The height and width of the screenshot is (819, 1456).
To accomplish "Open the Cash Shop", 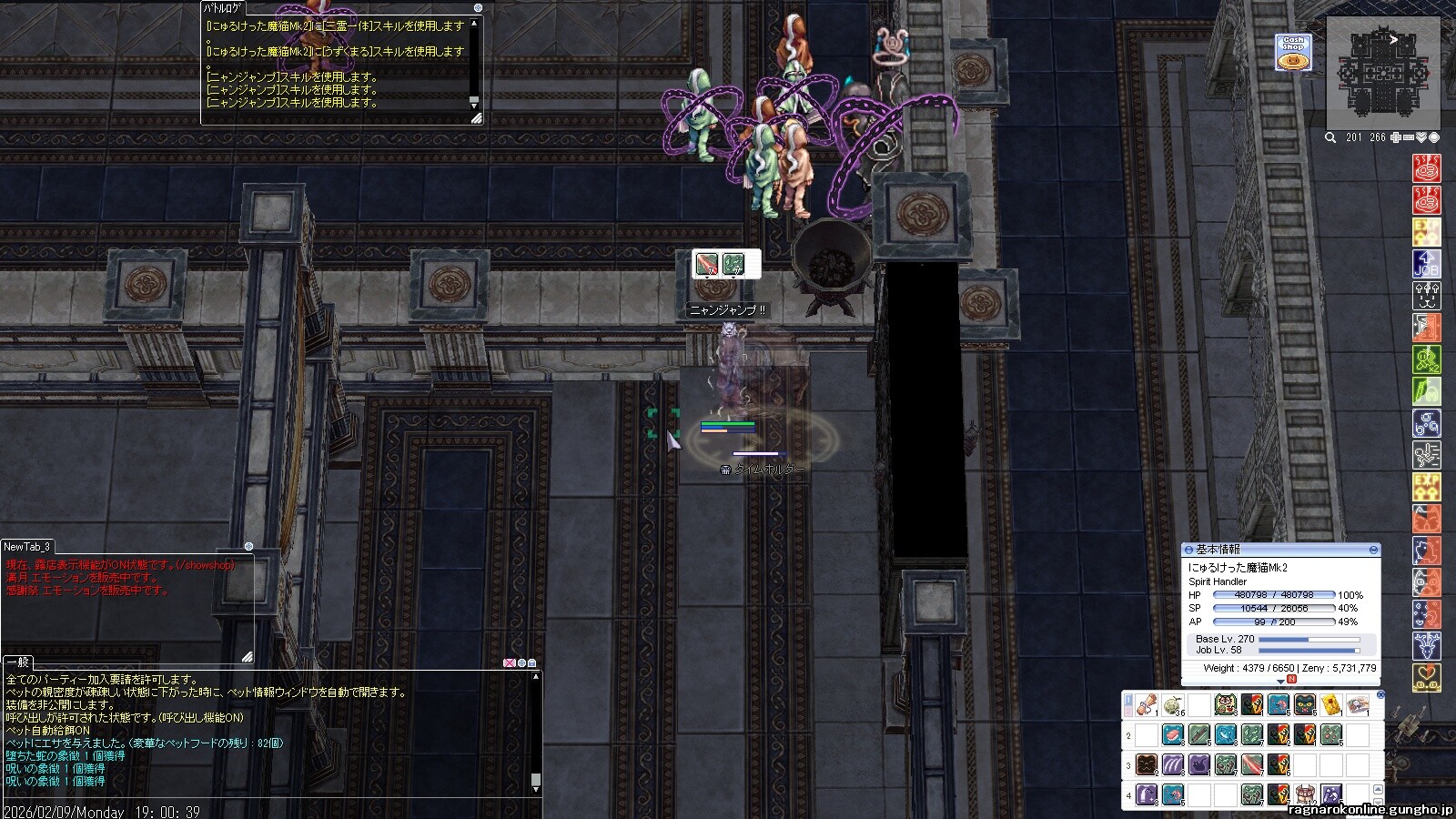I will pos(1291,53).
